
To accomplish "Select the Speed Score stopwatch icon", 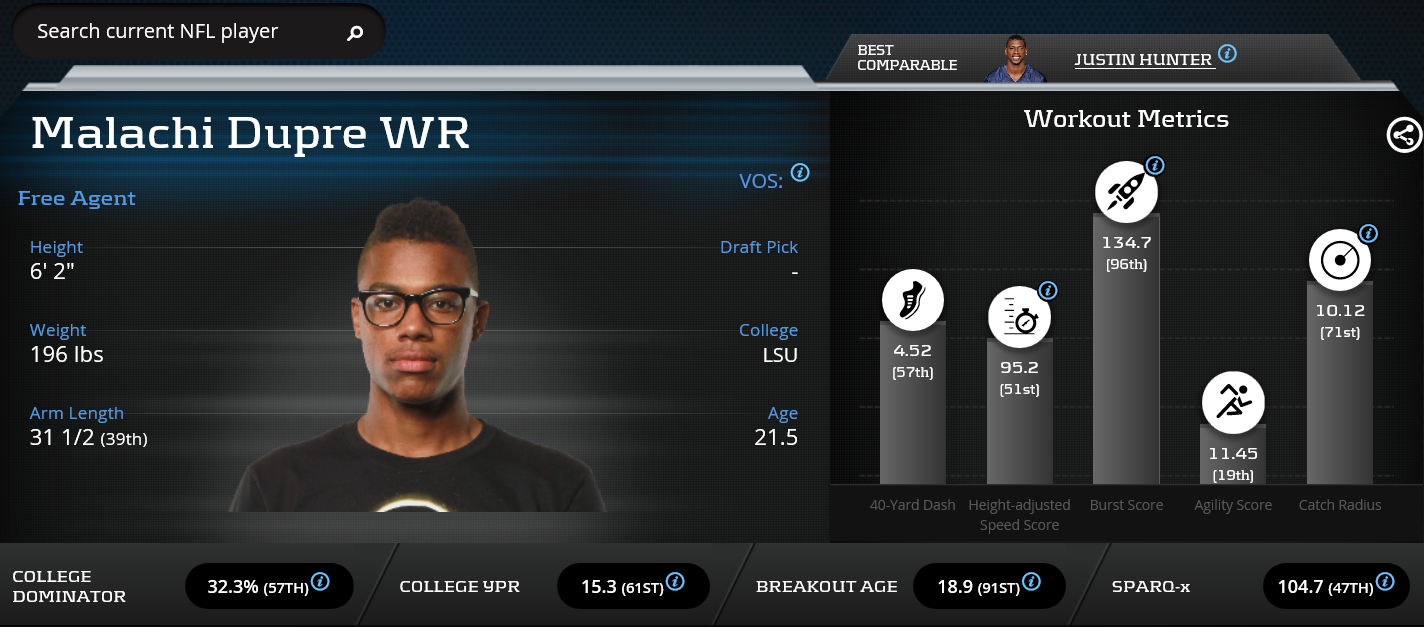I will (x=1019, y=317).
